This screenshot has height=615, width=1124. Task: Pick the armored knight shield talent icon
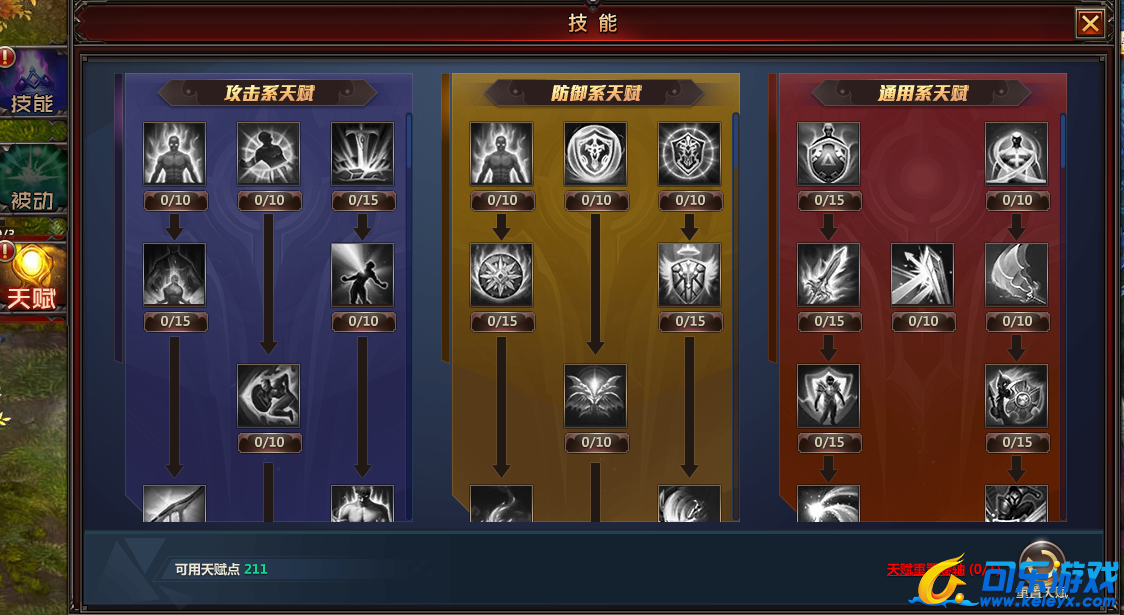pyautogui.click(x=828, y=395)
